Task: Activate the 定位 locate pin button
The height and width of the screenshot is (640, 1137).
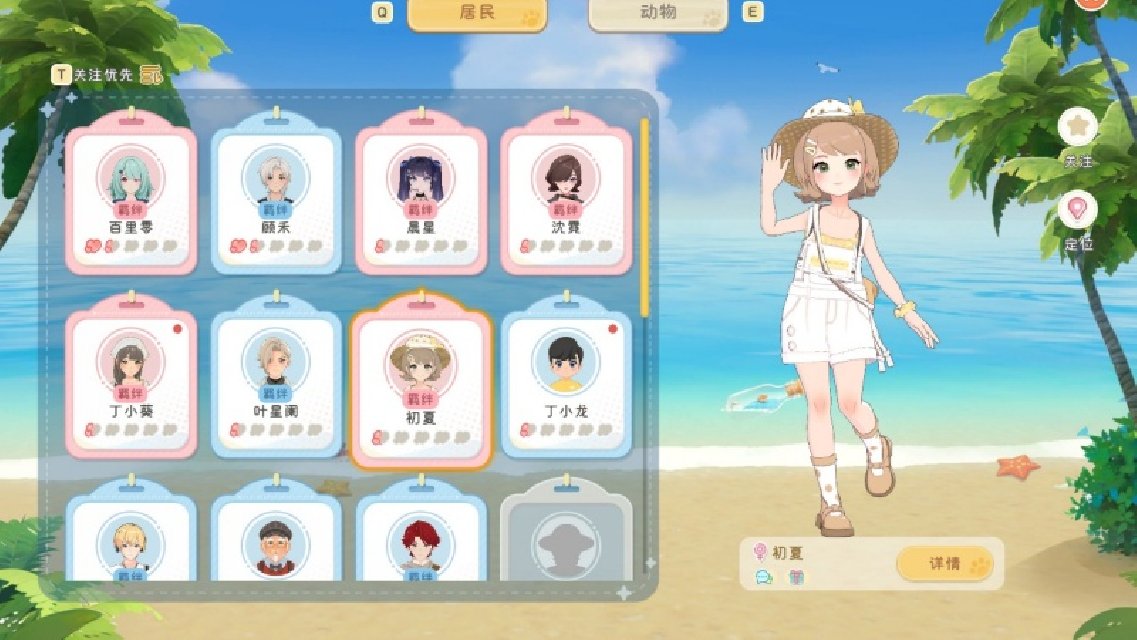Action: click(x=1078, y=212)
